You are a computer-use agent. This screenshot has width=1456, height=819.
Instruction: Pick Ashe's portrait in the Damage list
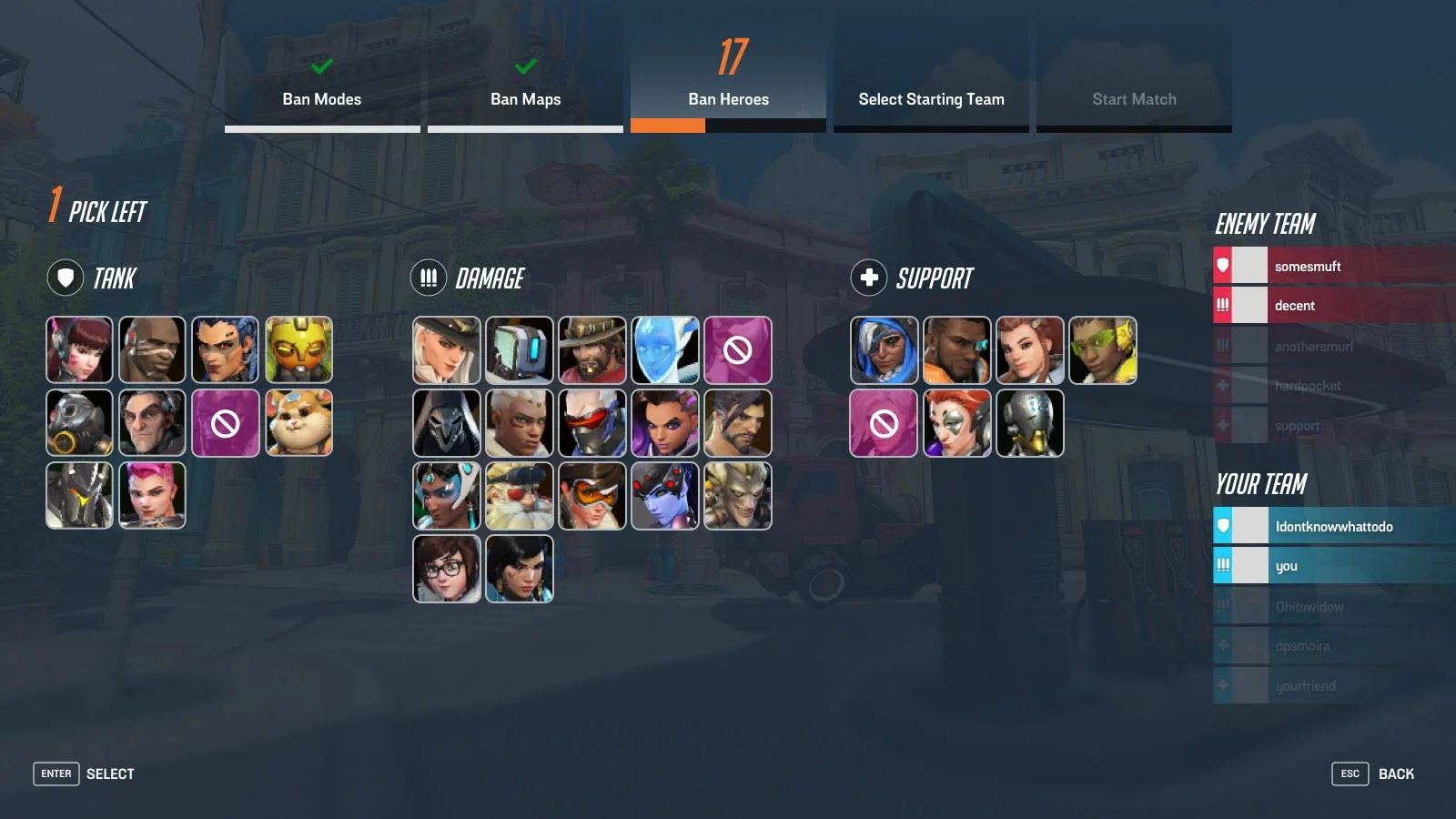(447, 350)
